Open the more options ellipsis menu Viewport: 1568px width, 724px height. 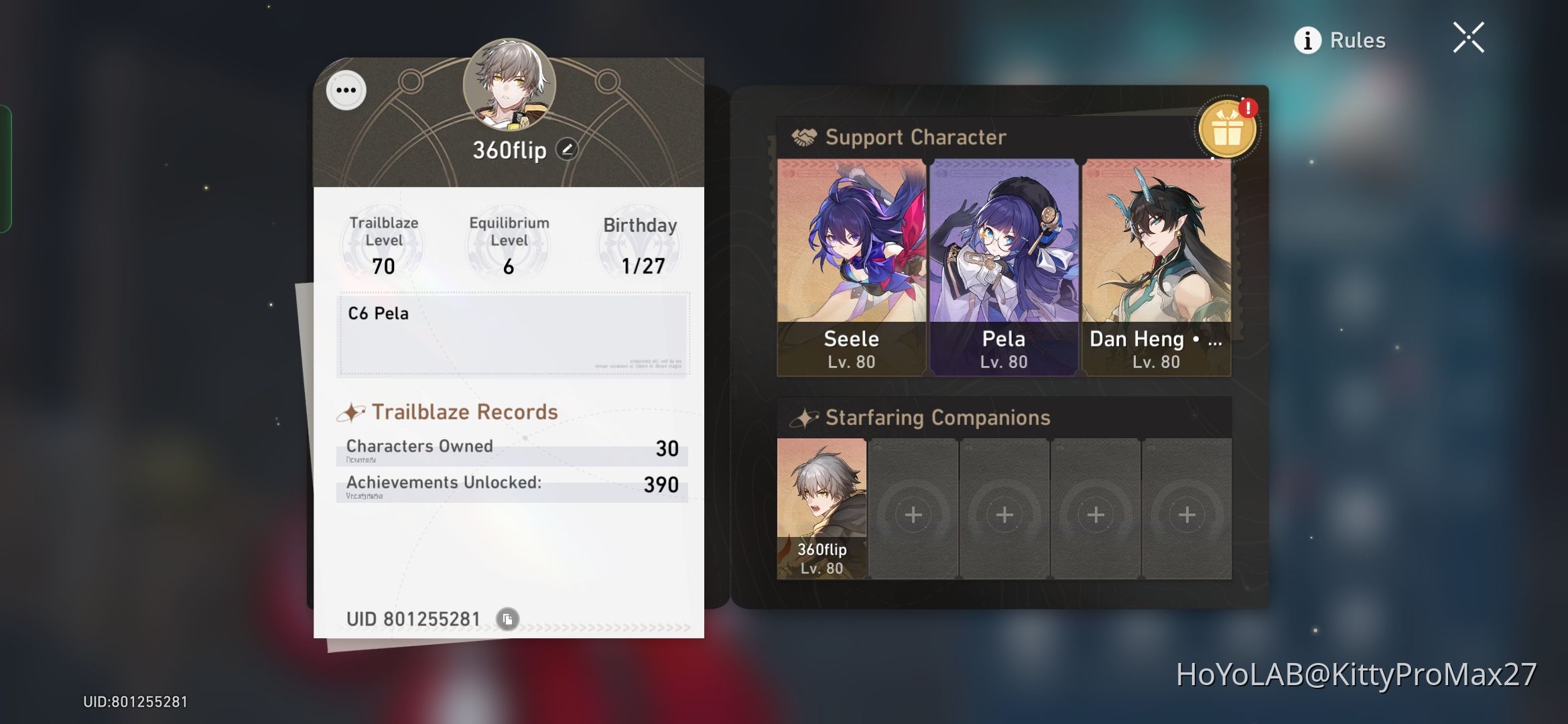tap(346, 89)
